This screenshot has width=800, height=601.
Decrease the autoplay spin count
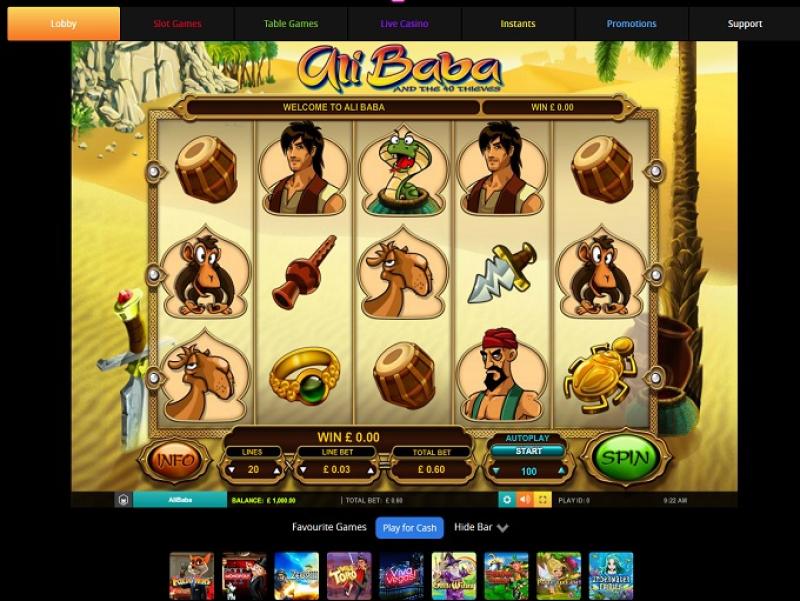tap(497, 471)
